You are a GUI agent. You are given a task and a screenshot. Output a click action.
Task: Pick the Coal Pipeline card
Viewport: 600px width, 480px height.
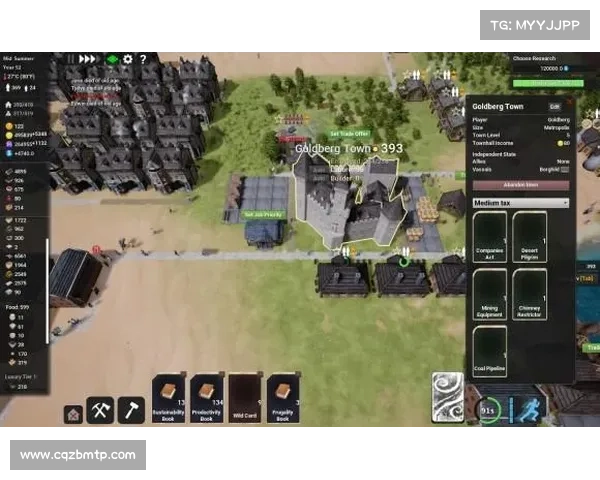491,351
